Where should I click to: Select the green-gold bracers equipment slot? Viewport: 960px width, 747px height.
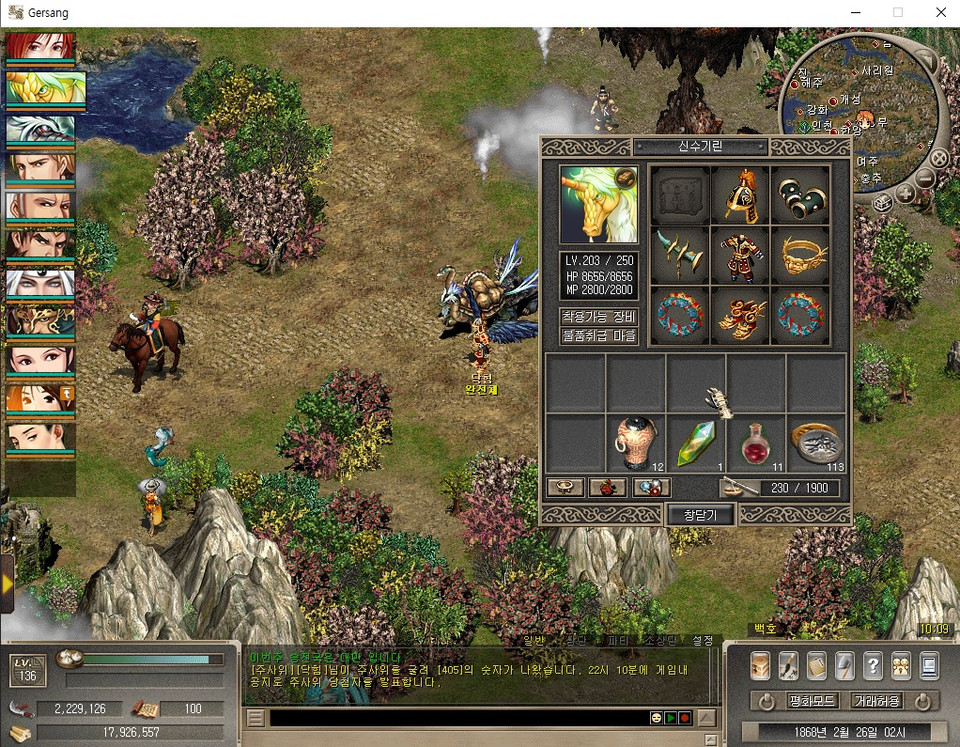(x=799, y=195)
